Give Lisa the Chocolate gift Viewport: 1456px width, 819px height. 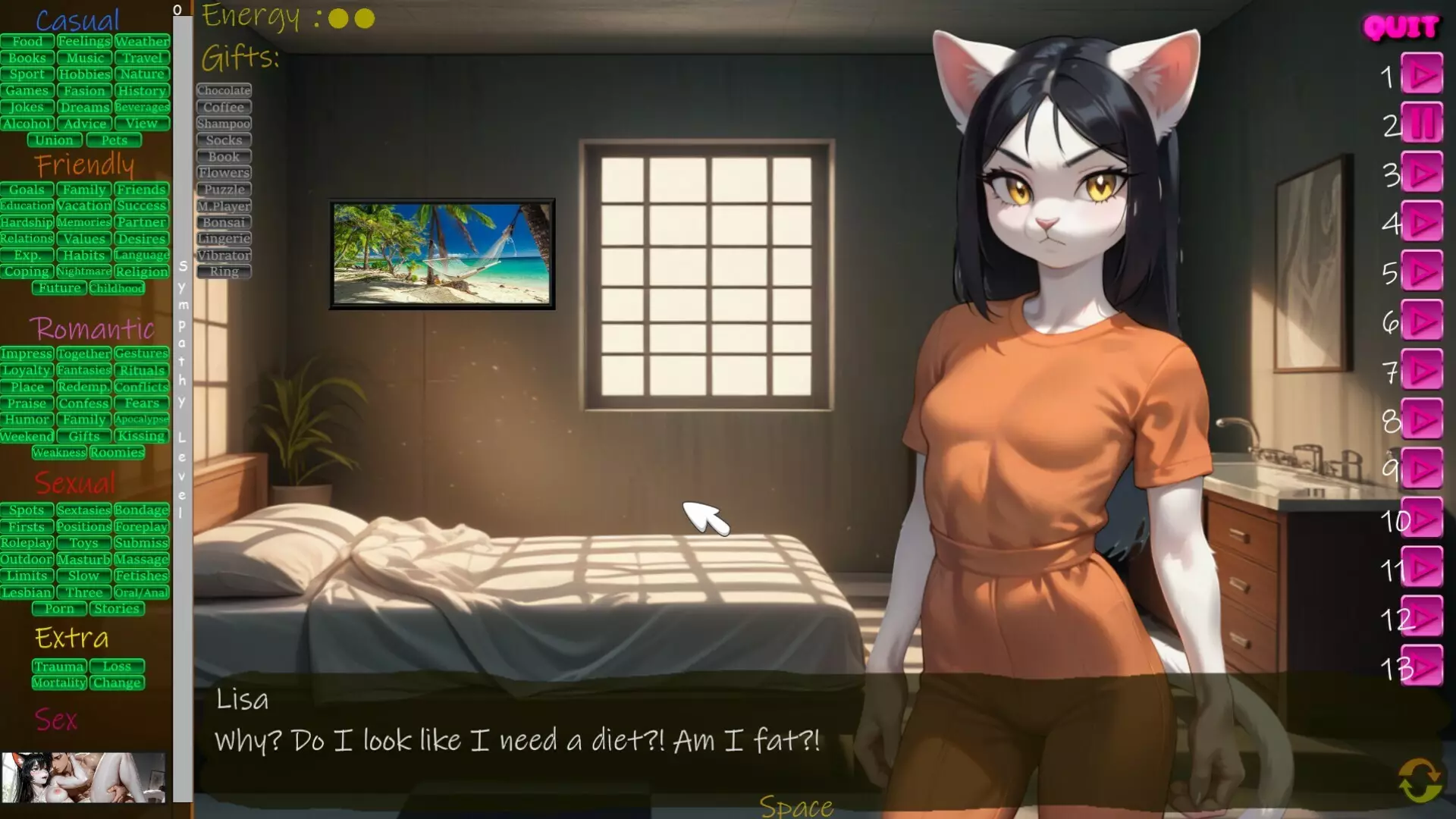(x=223, y=89)
